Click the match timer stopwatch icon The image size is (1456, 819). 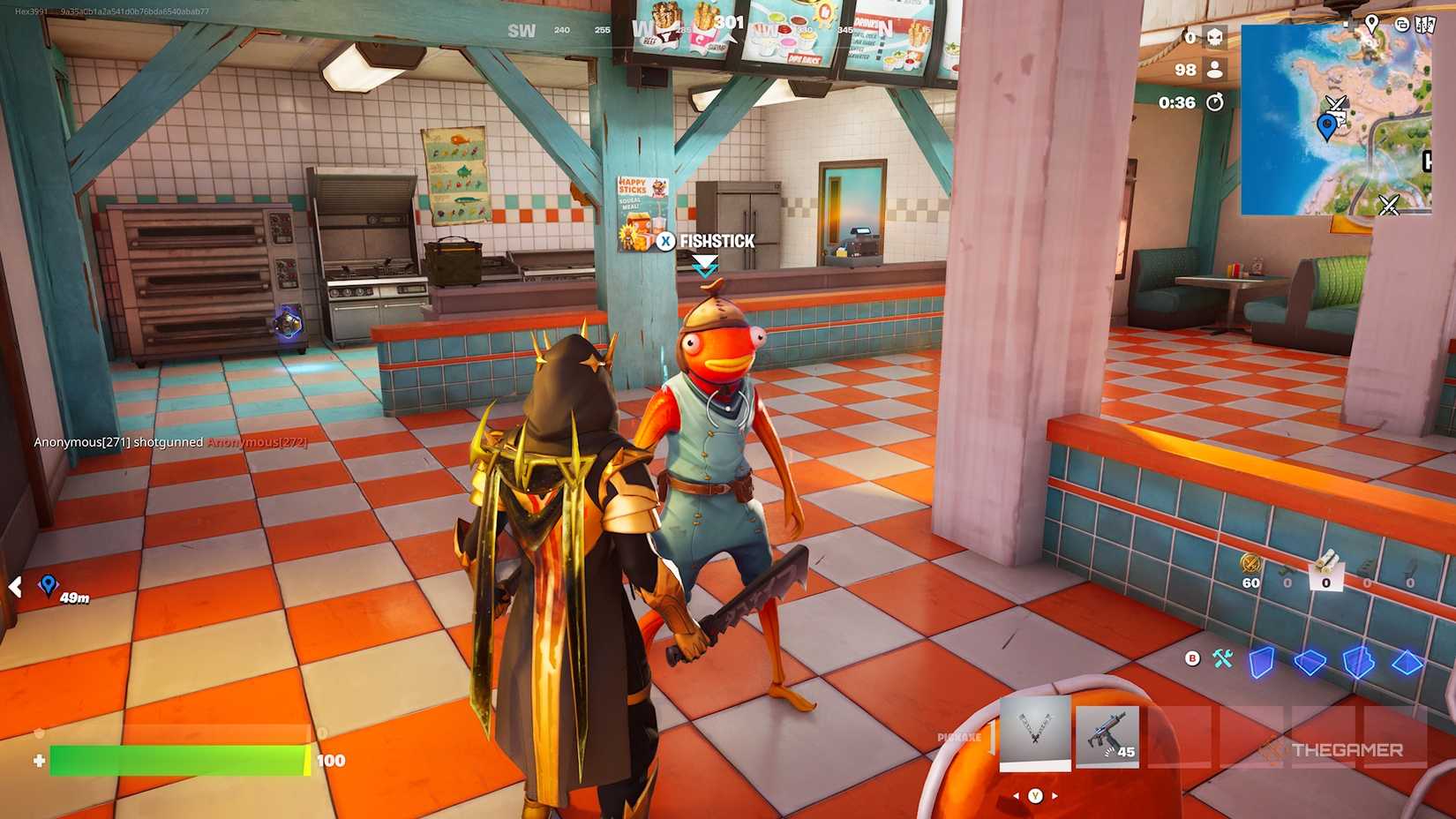(1216, 101)
